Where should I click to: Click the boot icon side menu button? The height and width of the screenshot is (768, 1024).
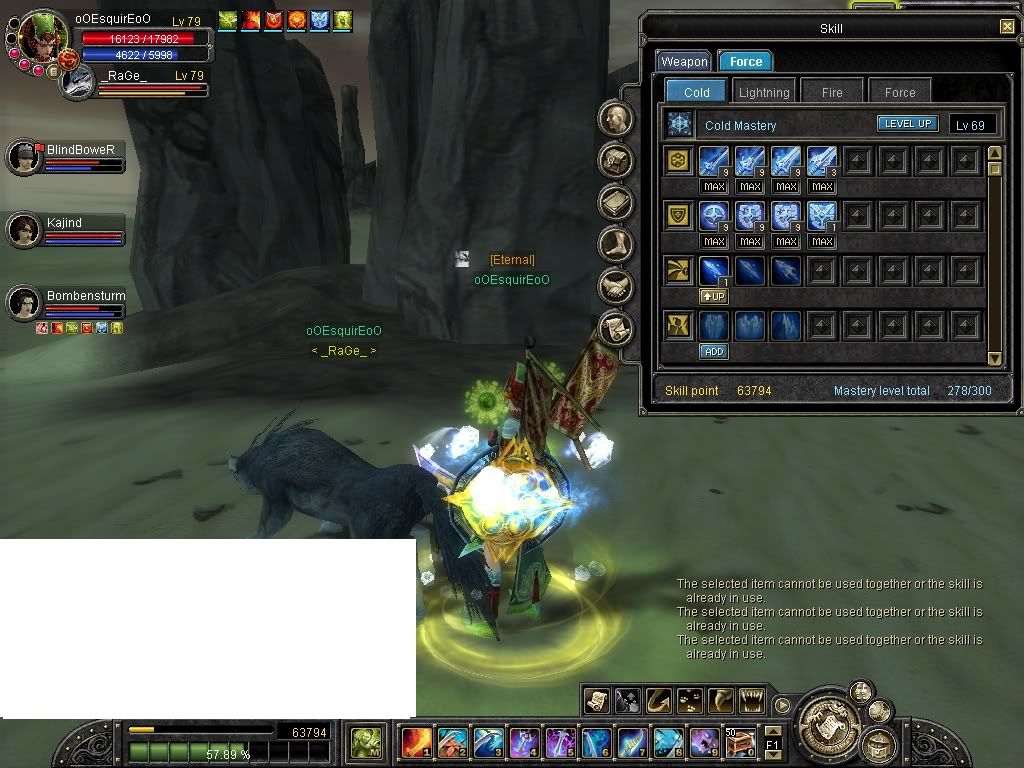[616, 244]
